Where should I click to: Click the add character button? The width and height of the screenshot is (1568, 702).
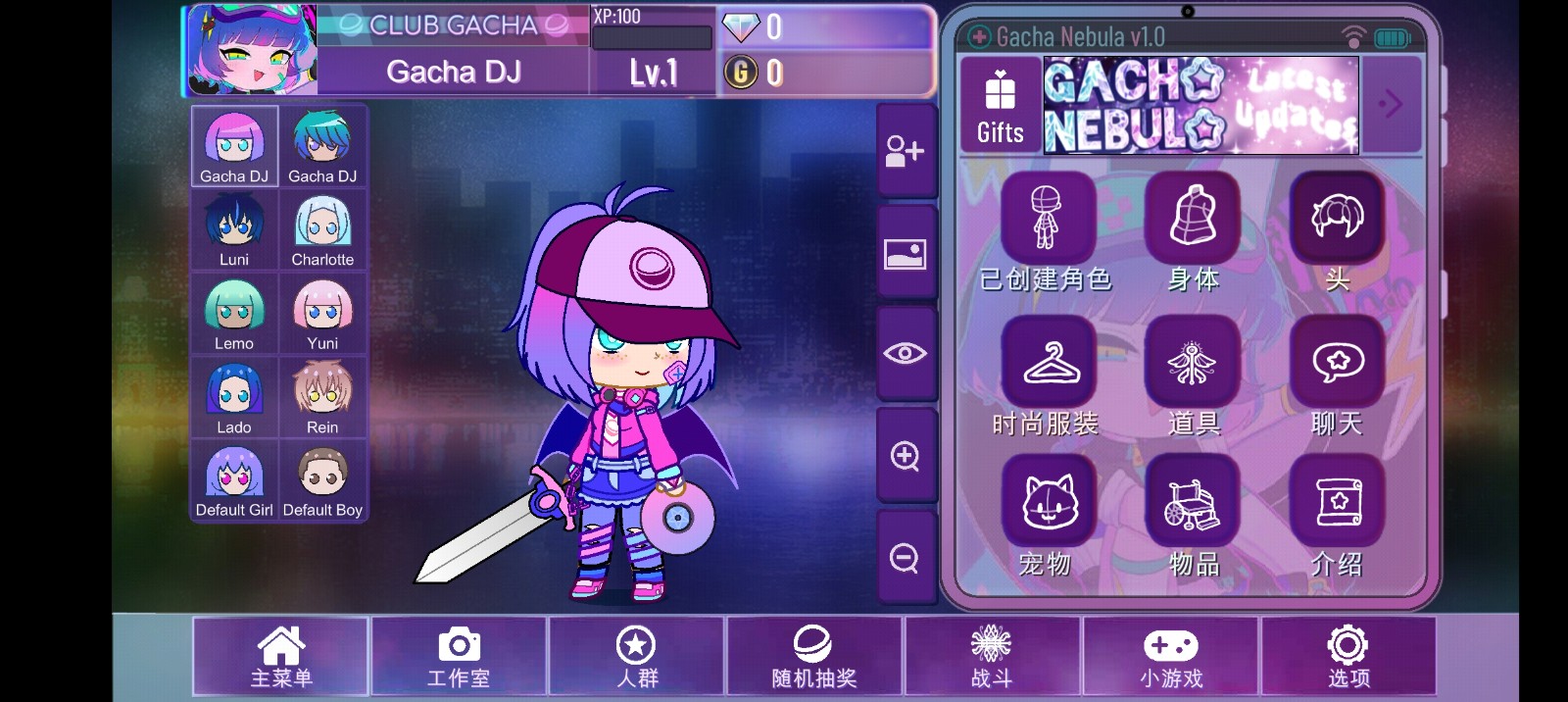[905, 152]
